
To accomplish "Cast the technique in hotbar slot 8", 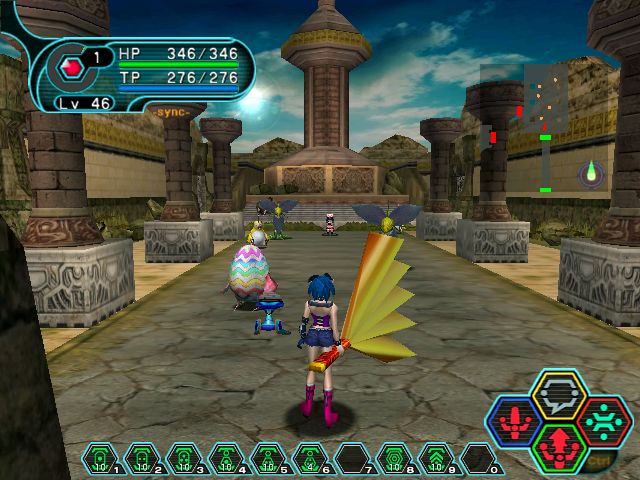I will point(394,461).
